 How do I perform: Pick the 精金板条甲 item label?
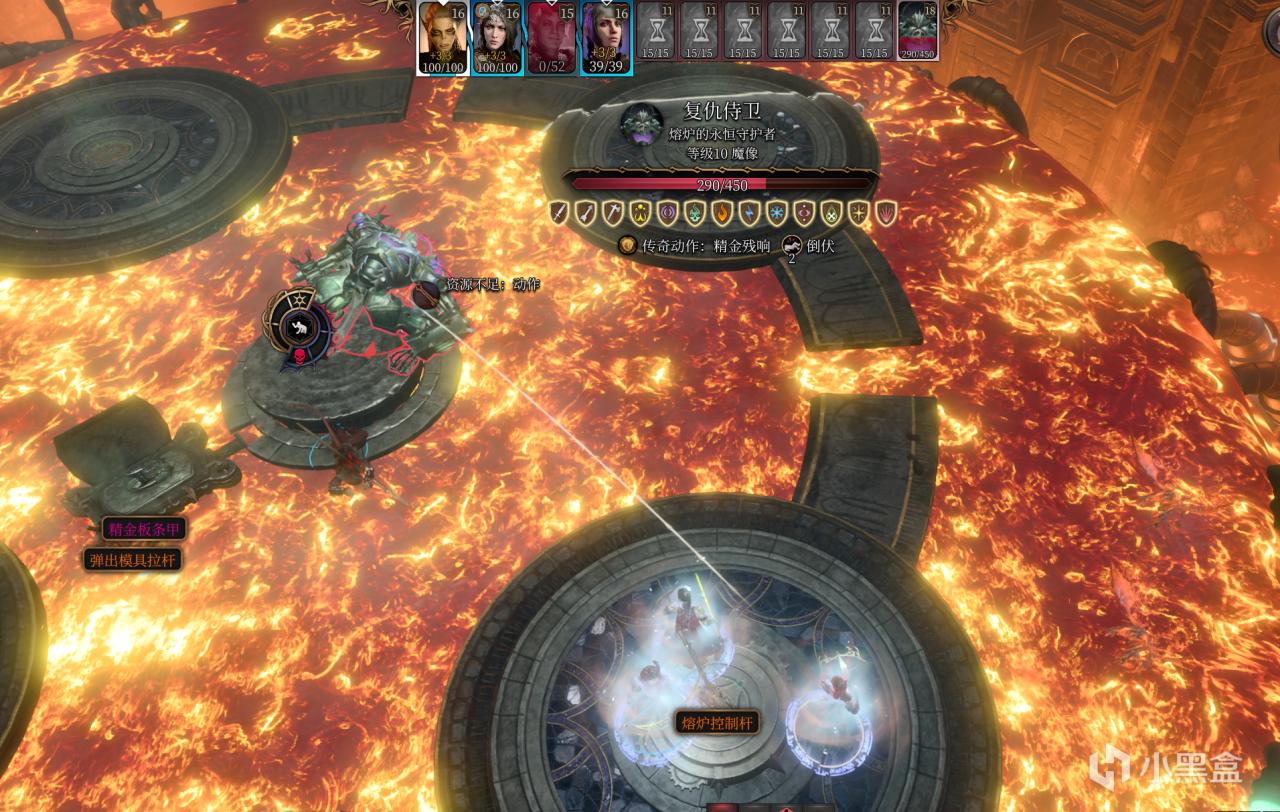click(x=144, y=529)
